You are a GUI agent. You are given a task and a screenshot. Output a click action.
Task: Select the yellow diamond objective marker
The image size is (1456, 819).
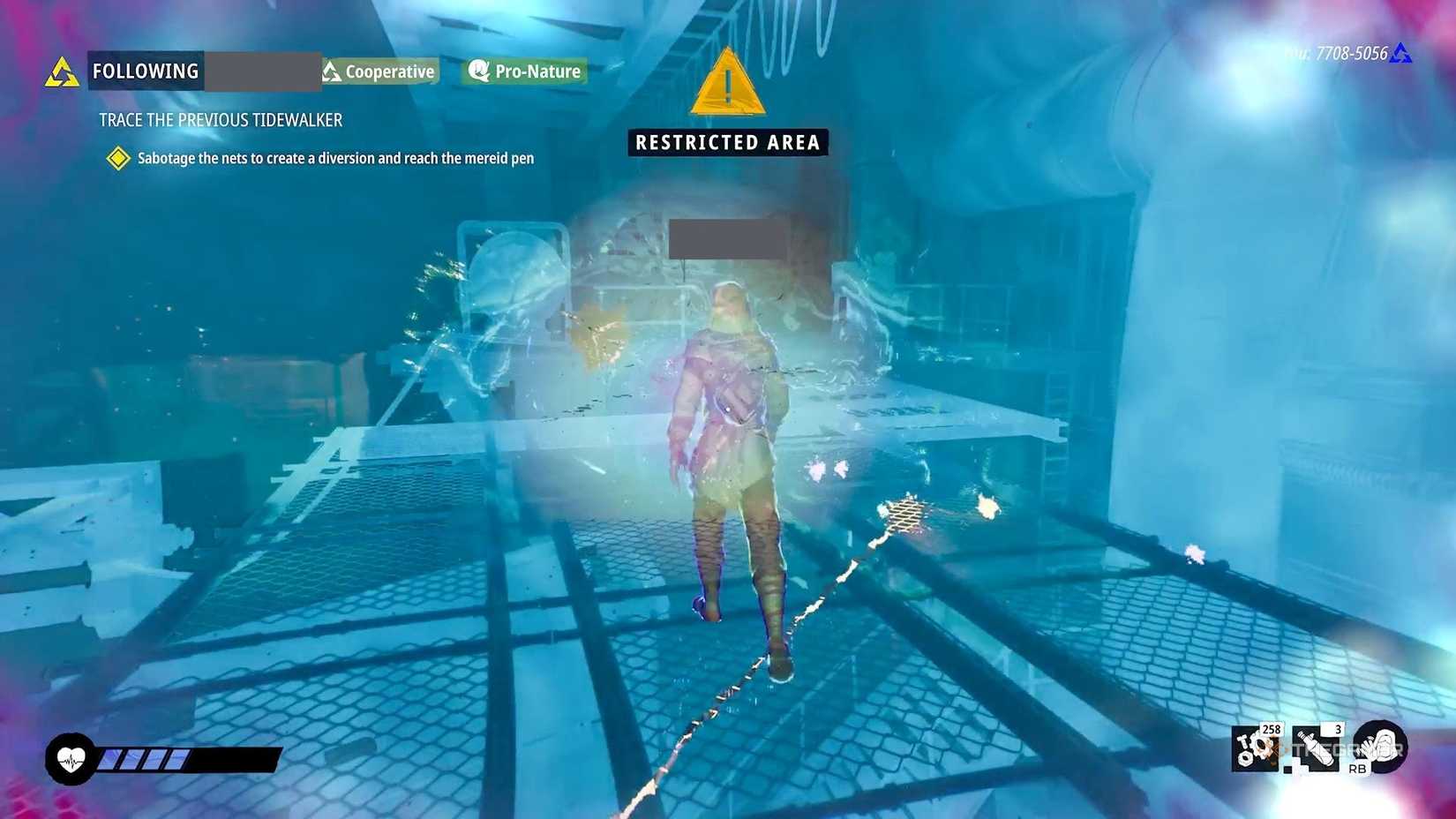tap(117, 159)
